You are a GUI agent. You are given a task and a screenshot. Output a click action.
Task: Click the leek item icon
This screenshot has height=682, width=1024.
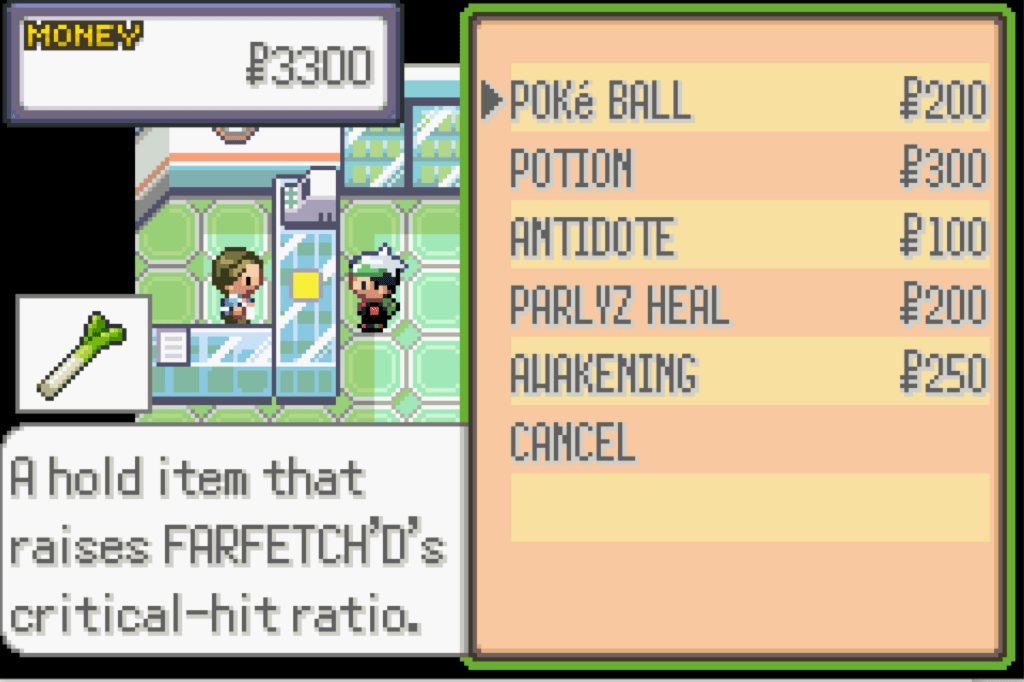click(83, 354)
